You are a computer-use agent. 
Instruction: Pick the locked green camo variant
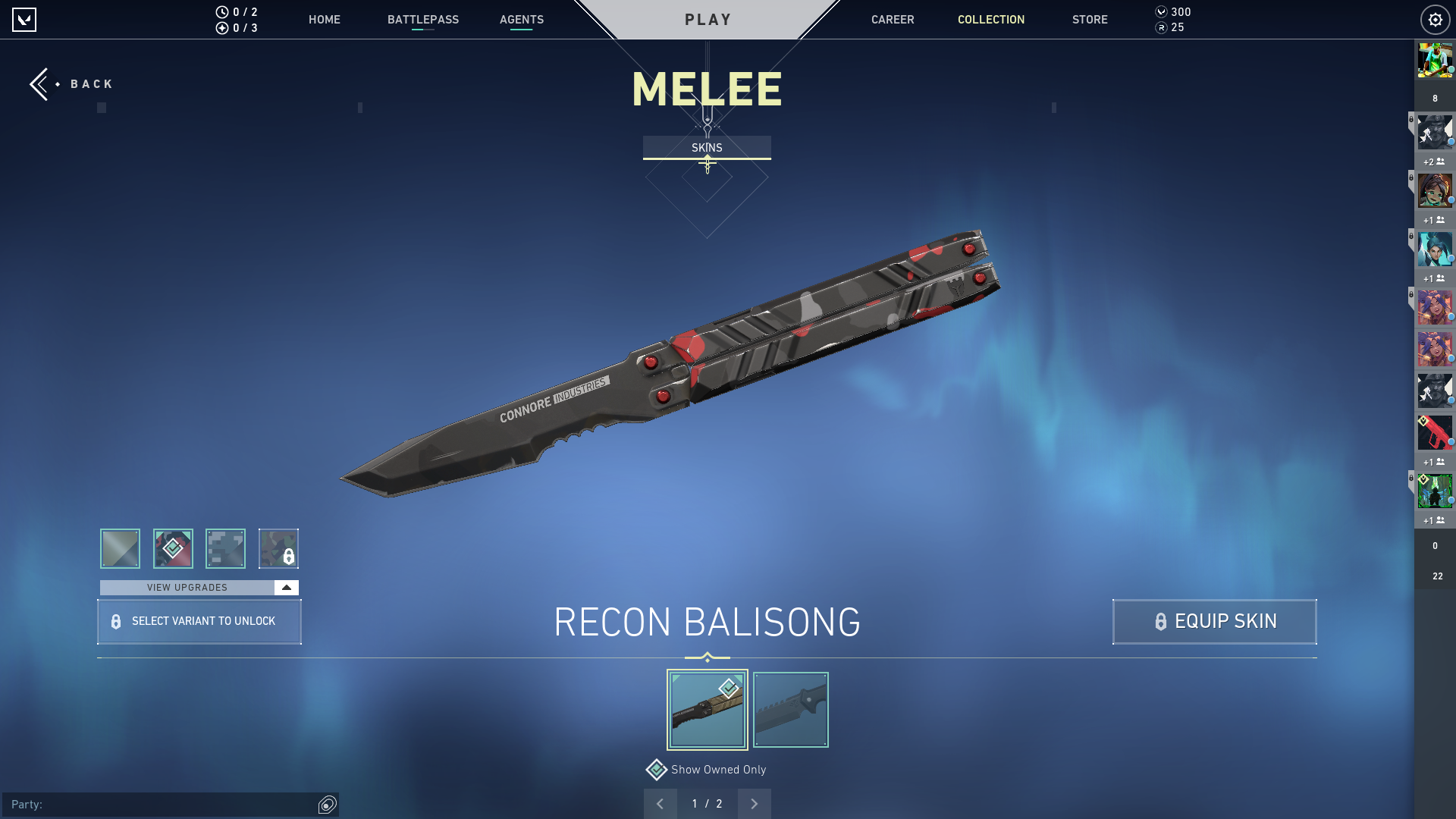pyautogui.click(x=278, y=548)
